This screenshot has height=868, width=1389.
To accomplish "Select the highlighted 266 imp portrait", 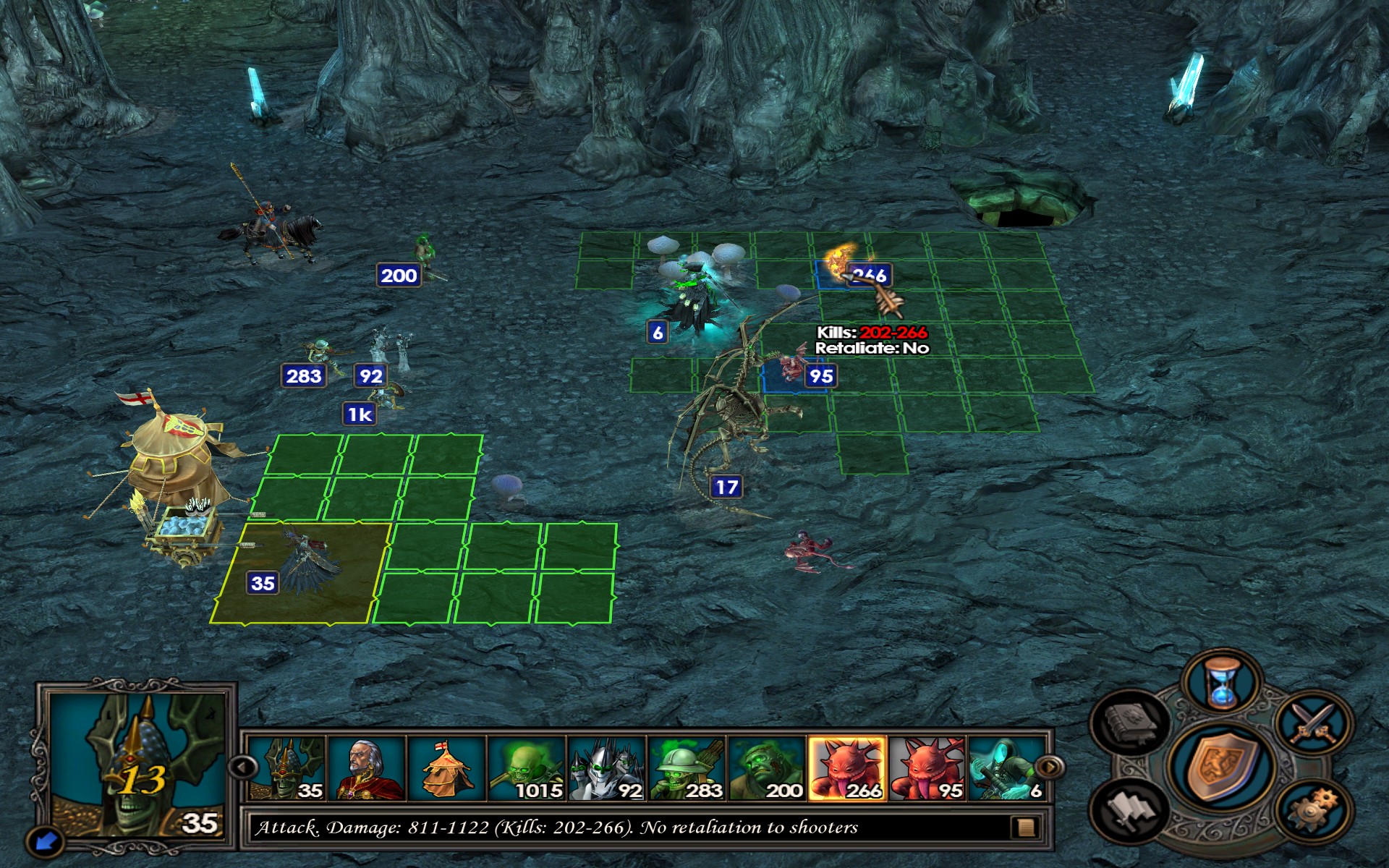I will (x=847, y=768).
